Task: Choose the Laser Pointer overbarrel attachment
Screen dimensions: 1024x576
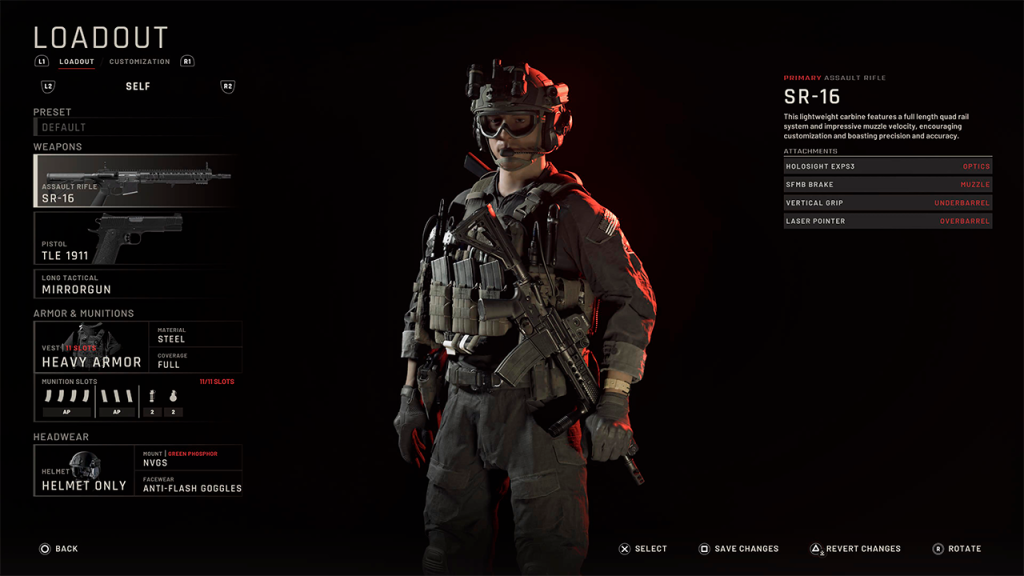Action: tap(887, 221)
